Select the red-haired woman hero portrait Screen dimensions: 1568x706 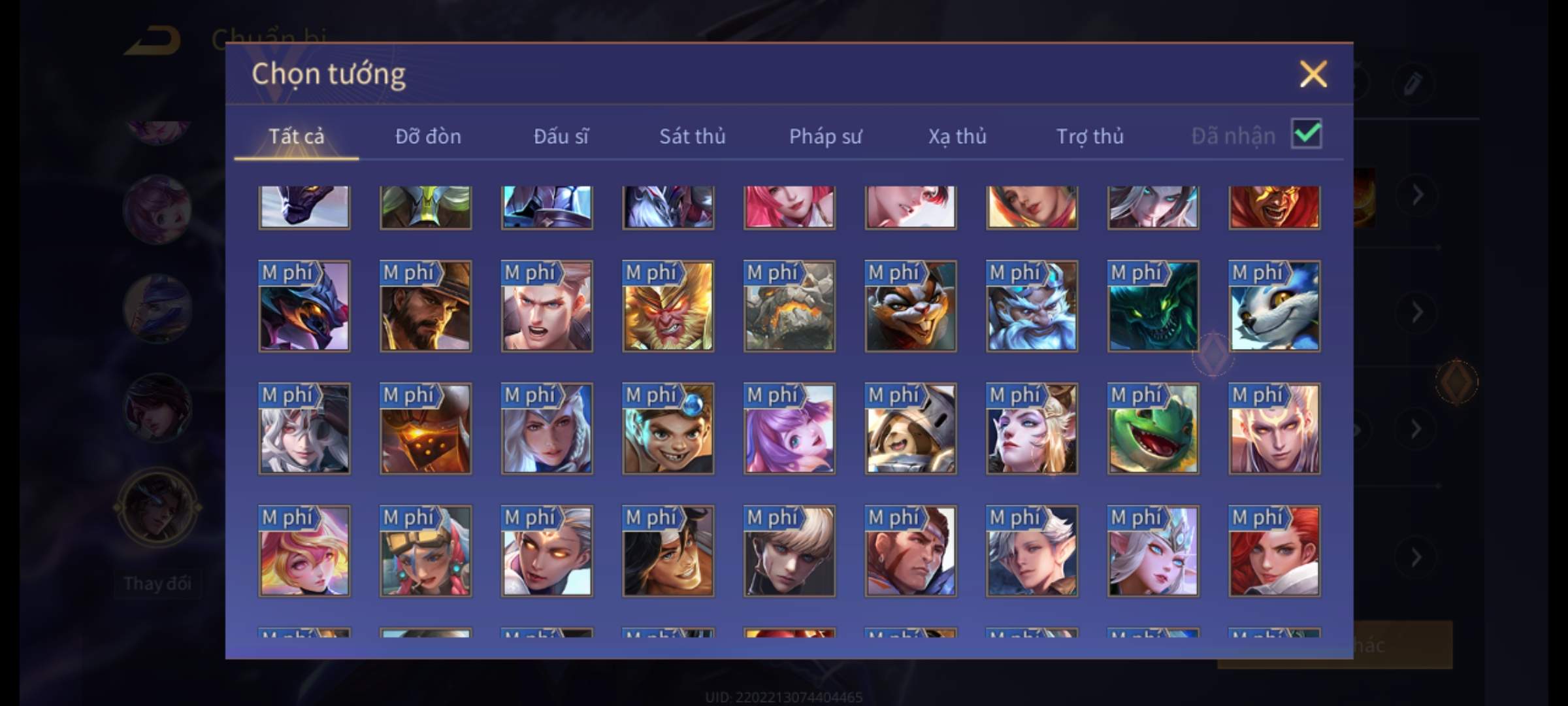pos(1274,551)
